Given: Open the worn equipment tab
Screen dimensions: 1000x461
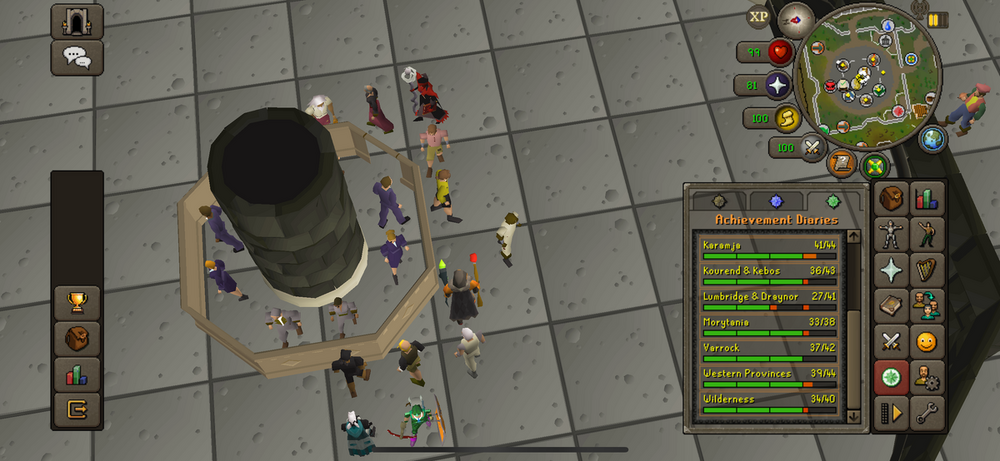Looking at the screenshot, I should tap(891, 235).
